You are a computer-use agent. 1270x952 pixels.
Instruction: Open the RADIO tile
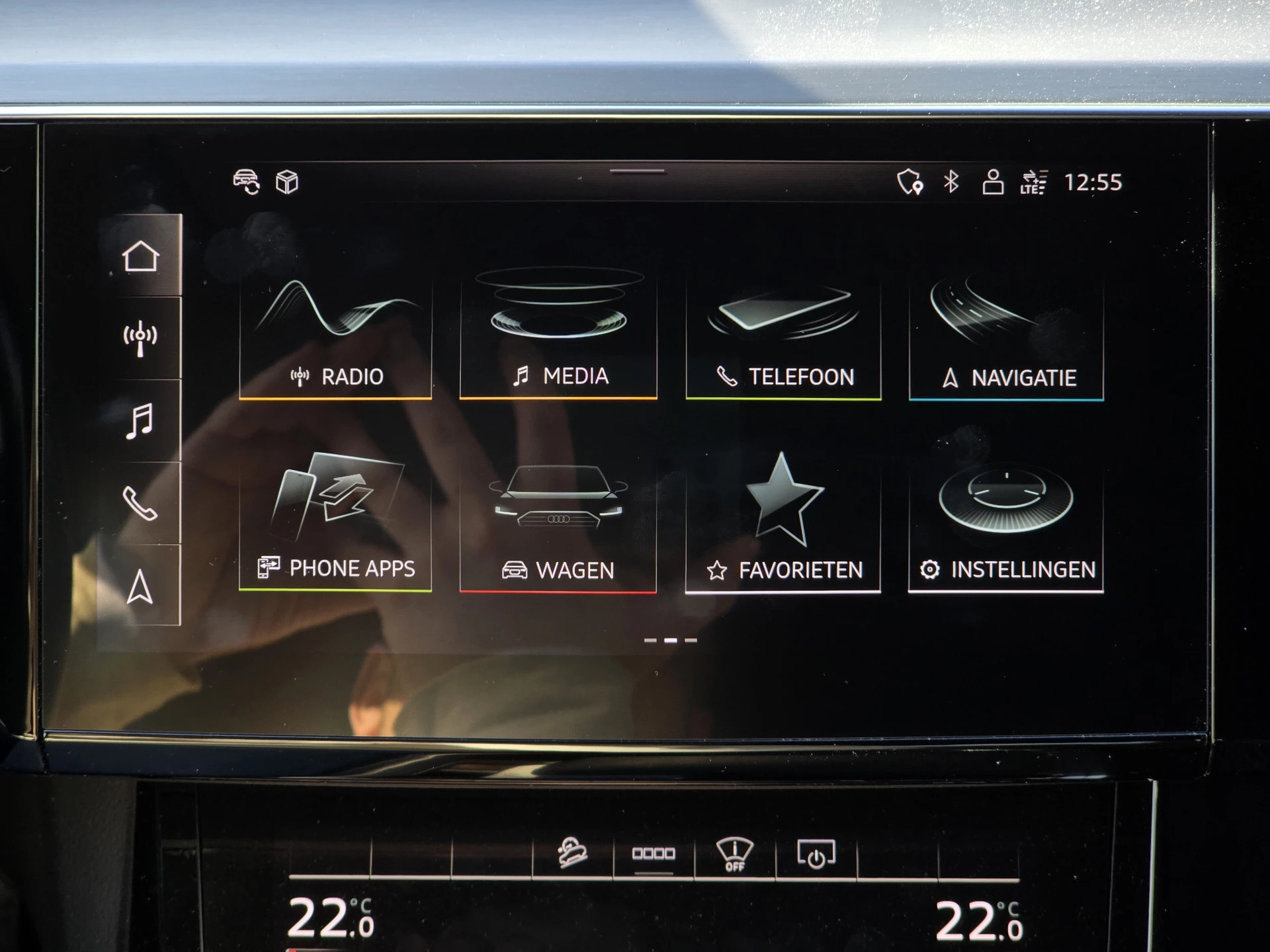[x=335, y=338]
